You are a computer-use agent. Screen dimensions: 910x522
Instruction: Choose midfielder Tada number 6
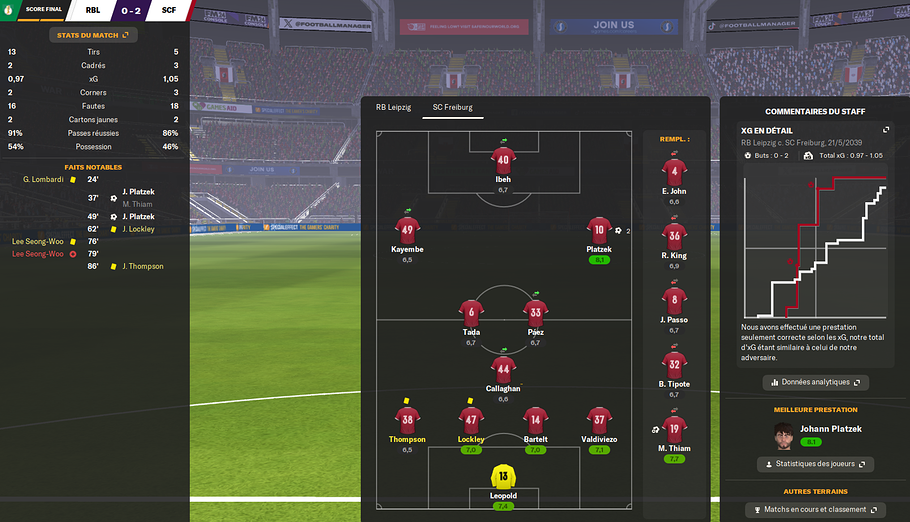471,312
